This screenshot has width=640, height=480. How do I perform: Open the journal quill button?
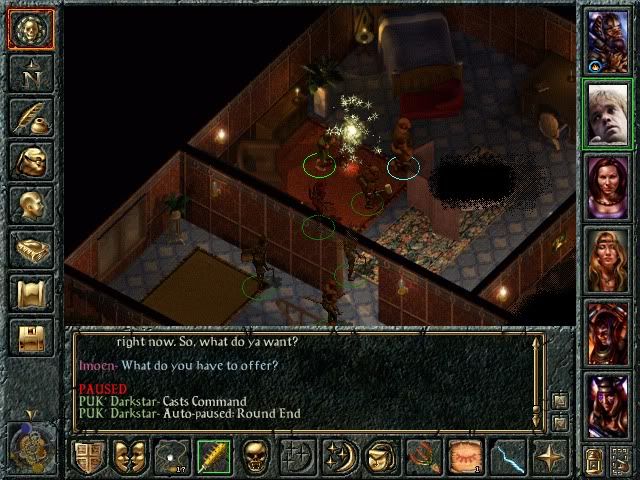tap(31, 117)
